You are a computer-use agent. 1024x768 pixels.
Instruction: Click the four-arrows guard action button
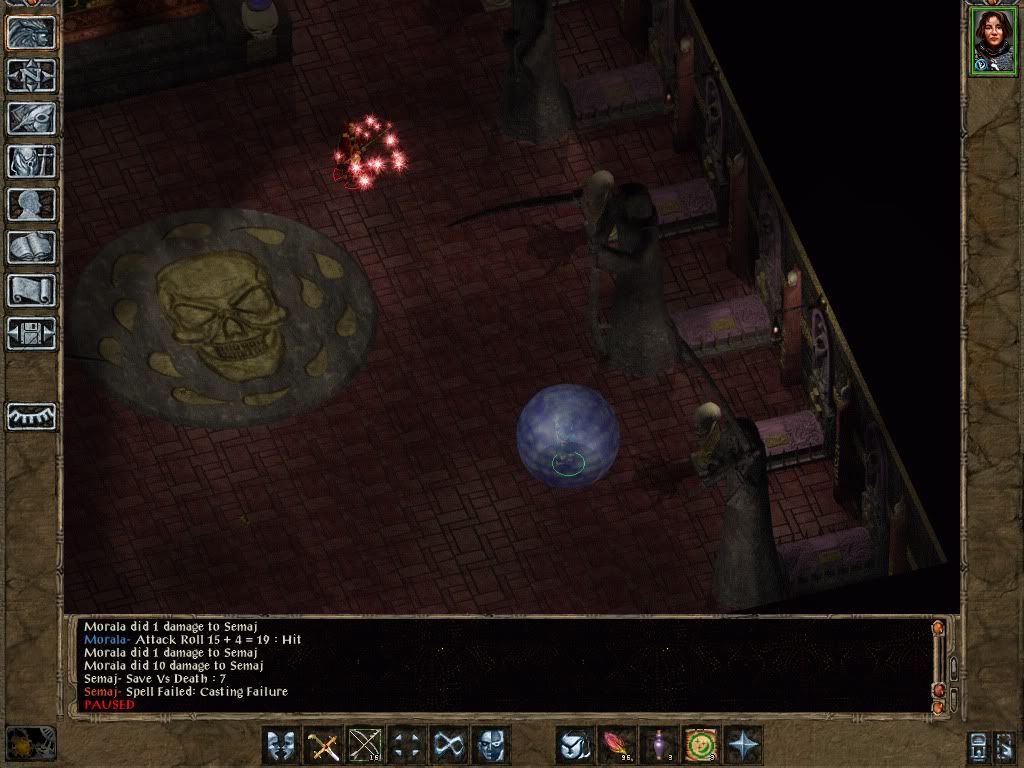[x=408, y=745]
